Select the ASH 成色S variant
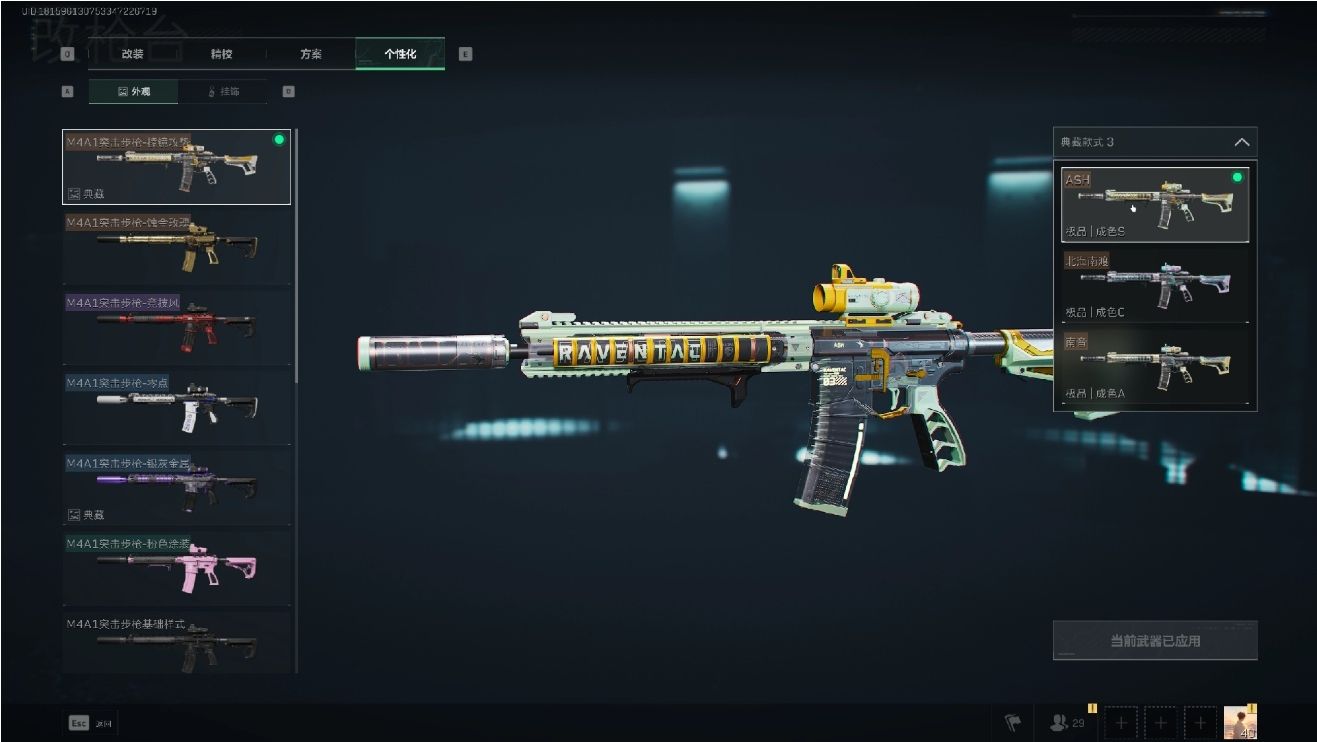The width and height of the screenshot is (1317, 742). tap(1155, 205)
